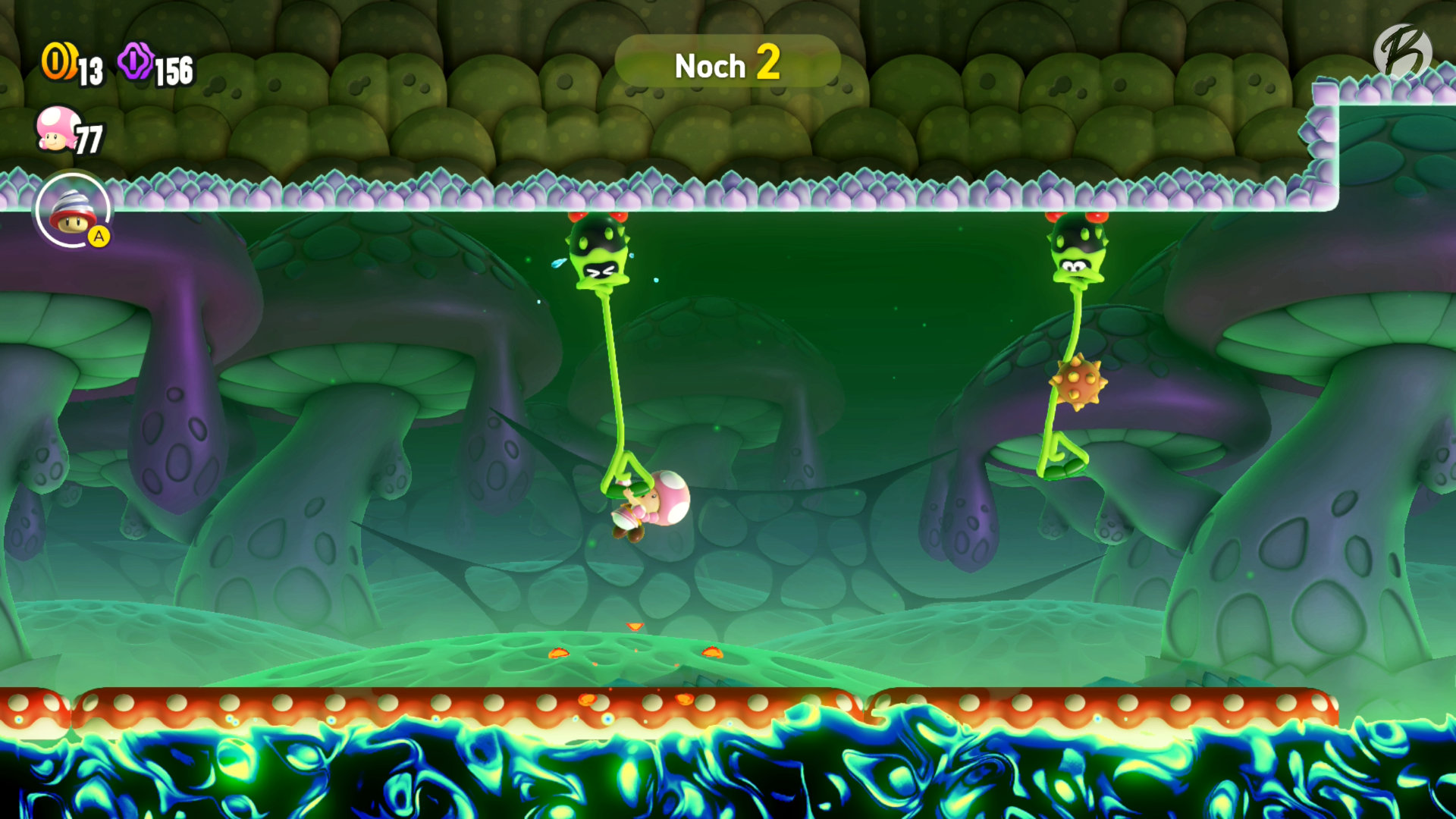The width and height of the screenshot is (1456, 819).
Task: Click the lives count '77' label
Action: (91, 139)
